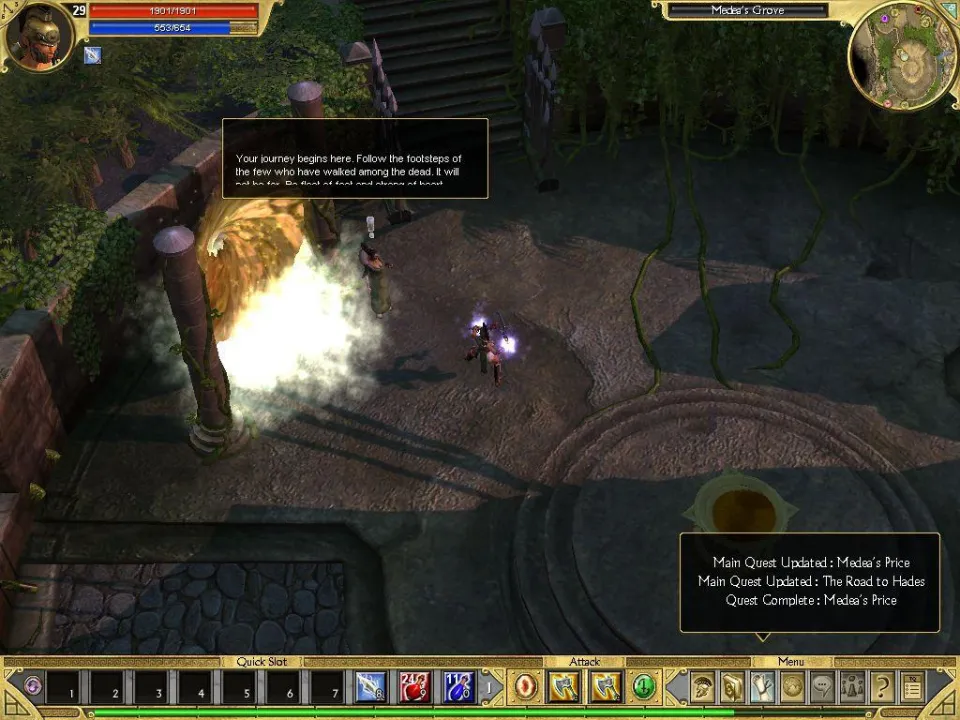
Task: Open the quest log list icon
Action: click(x=912, y=686)
